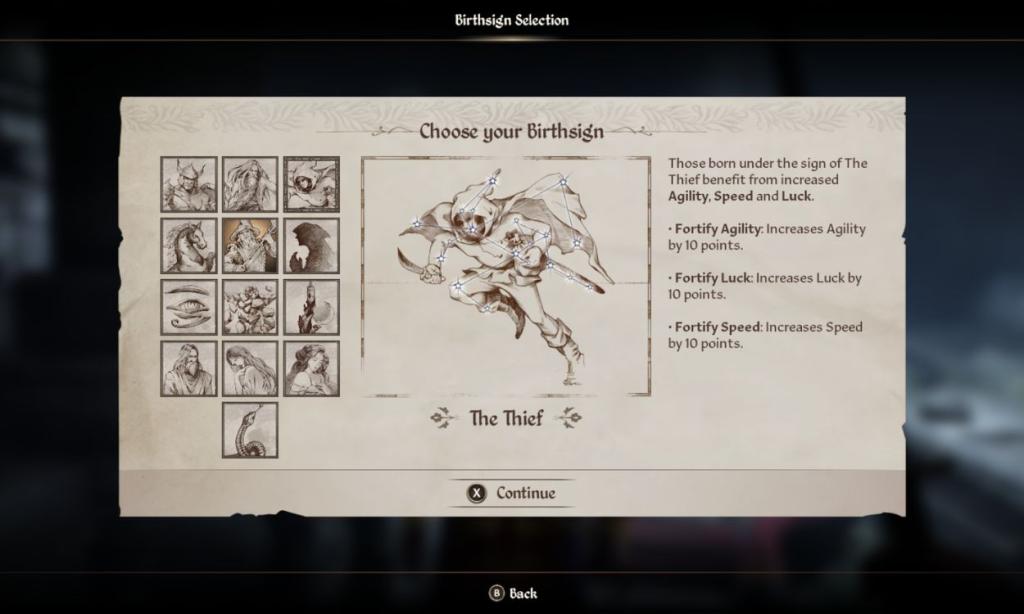Go Back from Birthsign Selection
The width and height of the screenshot is (1024, 614).
click(x=512, y=593)
